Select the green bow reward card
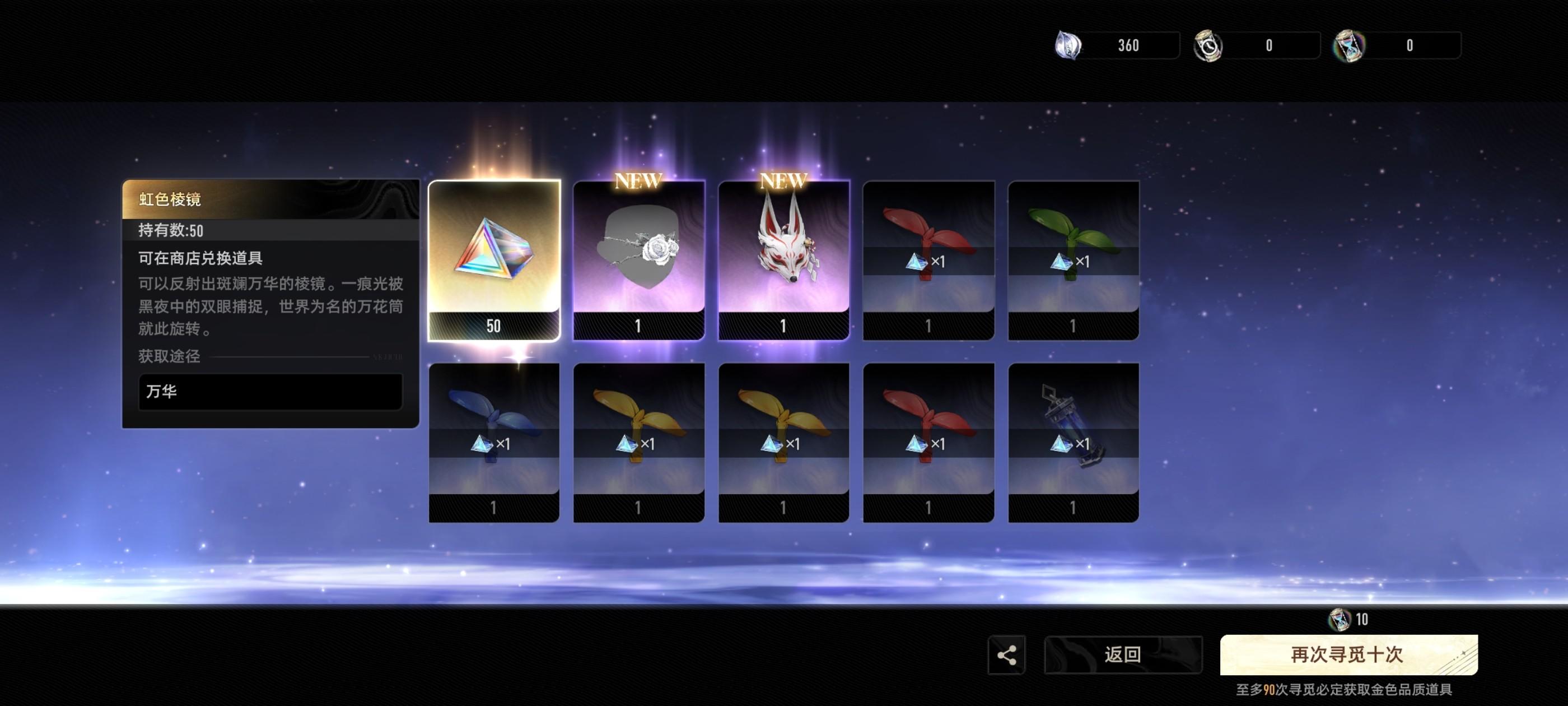1568x706 pixels. pos(1073,260)
